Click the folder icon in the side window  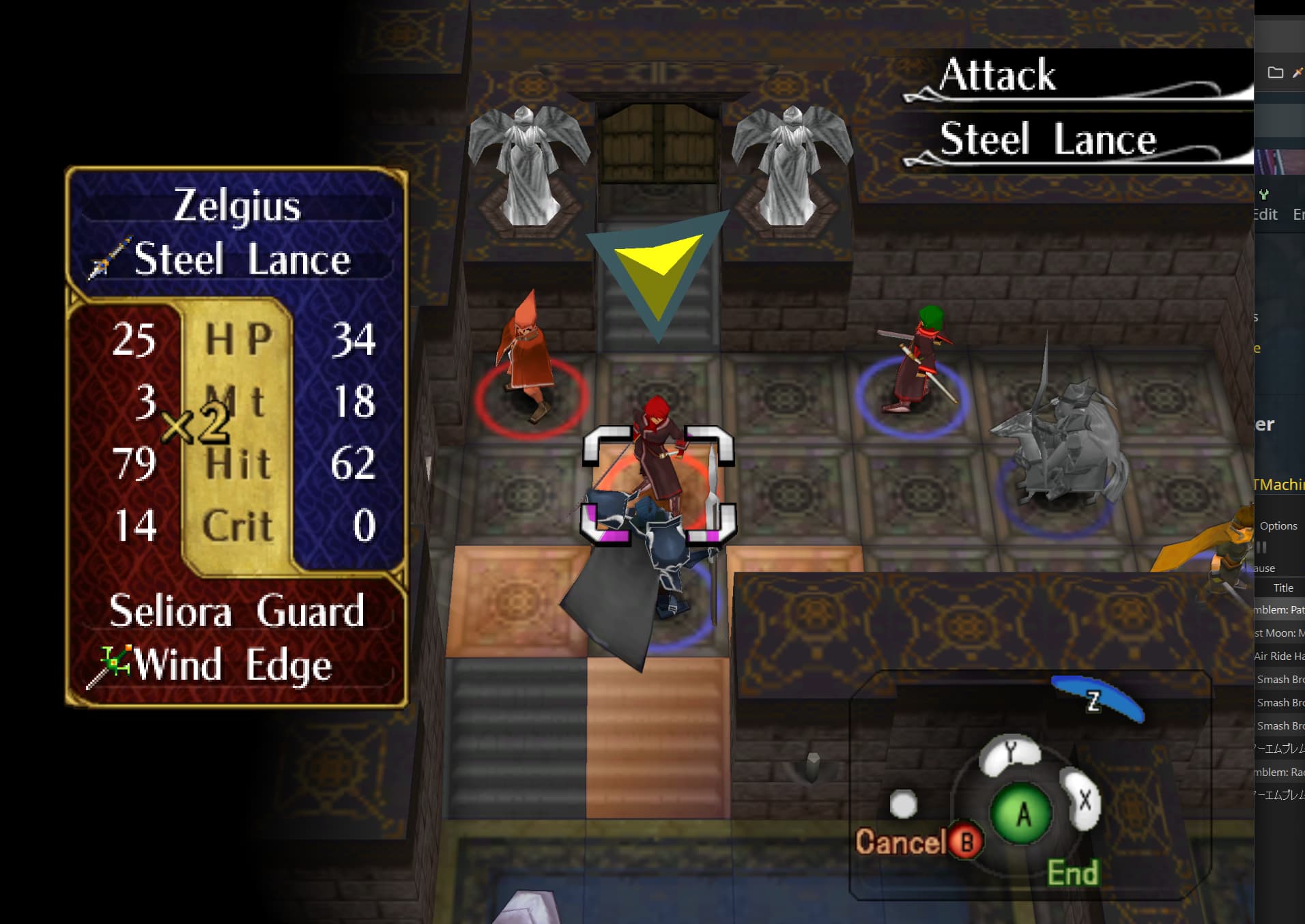[1275, 72]
